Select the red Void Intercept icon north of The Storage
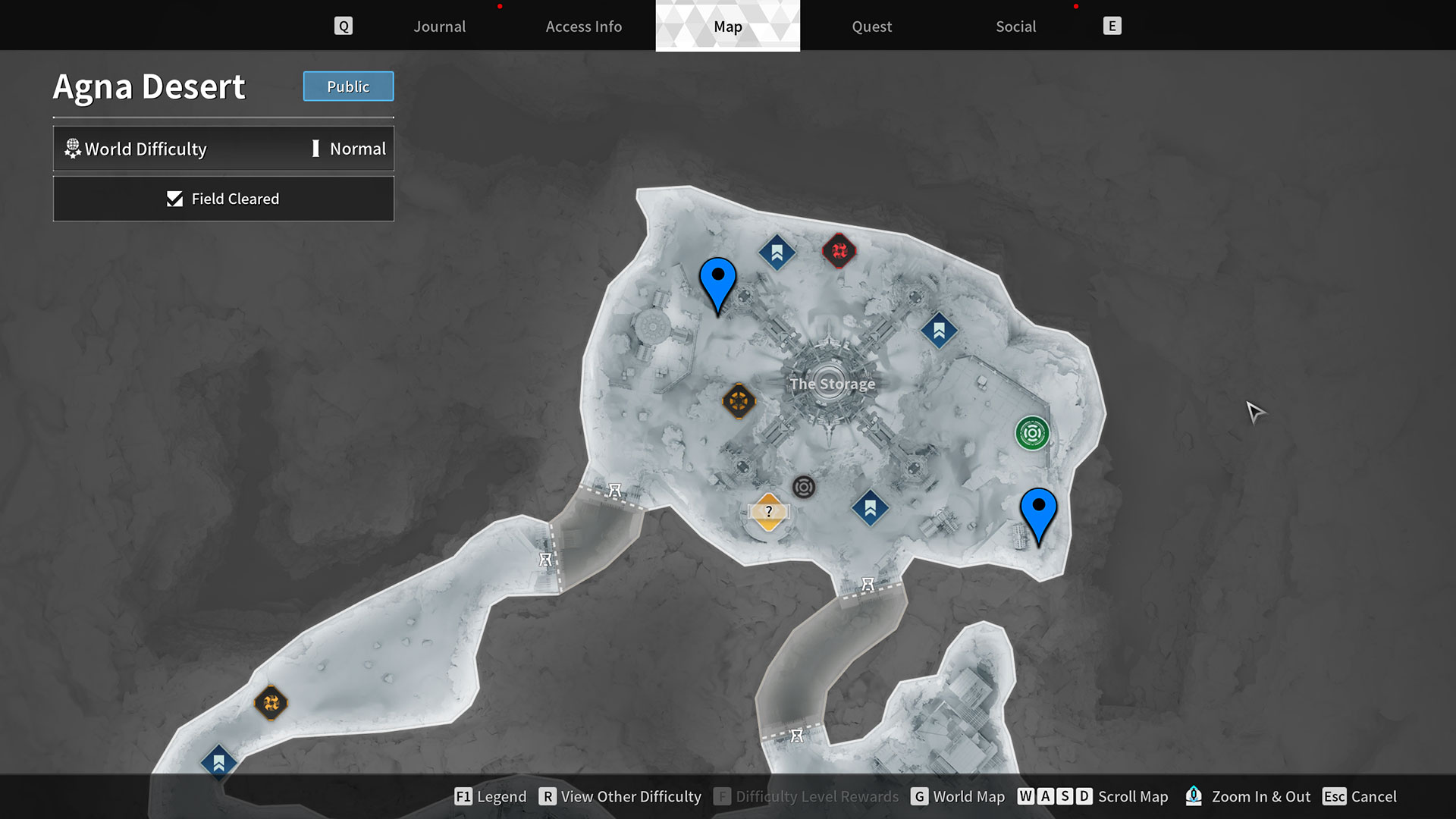 [839, 251]
